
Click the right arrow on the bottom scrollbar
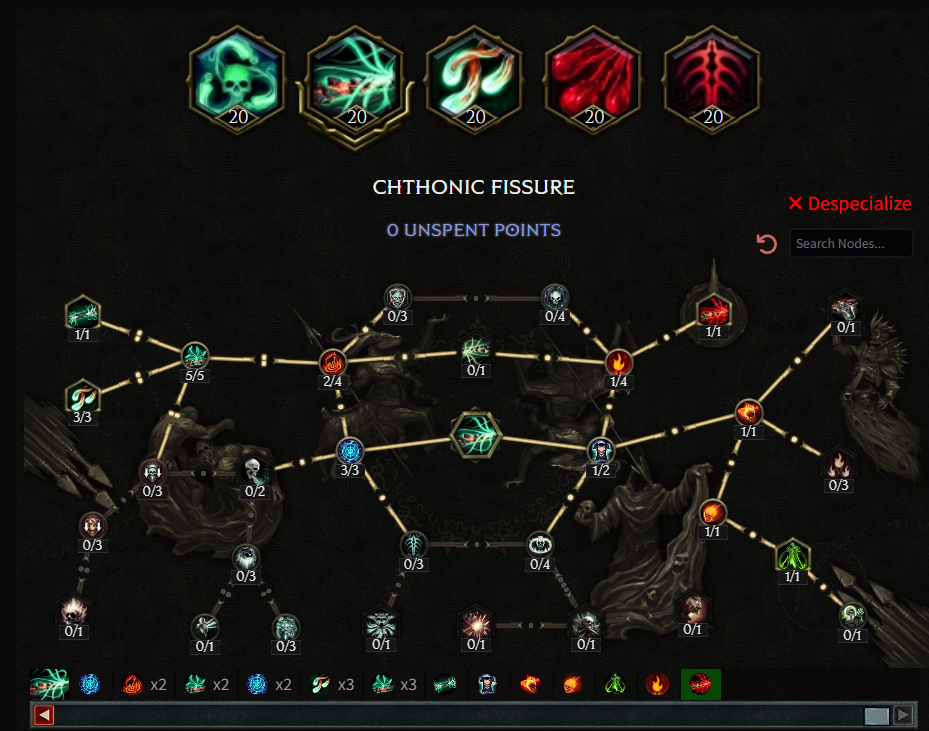902,715
